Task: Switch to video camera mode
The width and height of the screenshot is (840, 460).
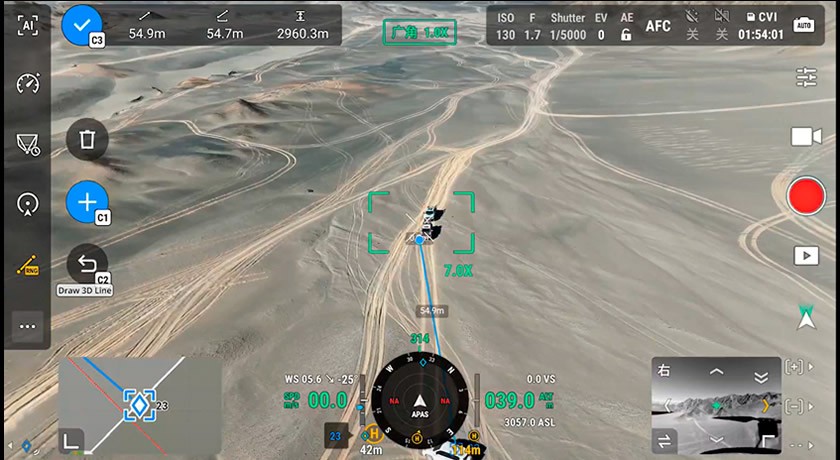Action: coord(806,137)
